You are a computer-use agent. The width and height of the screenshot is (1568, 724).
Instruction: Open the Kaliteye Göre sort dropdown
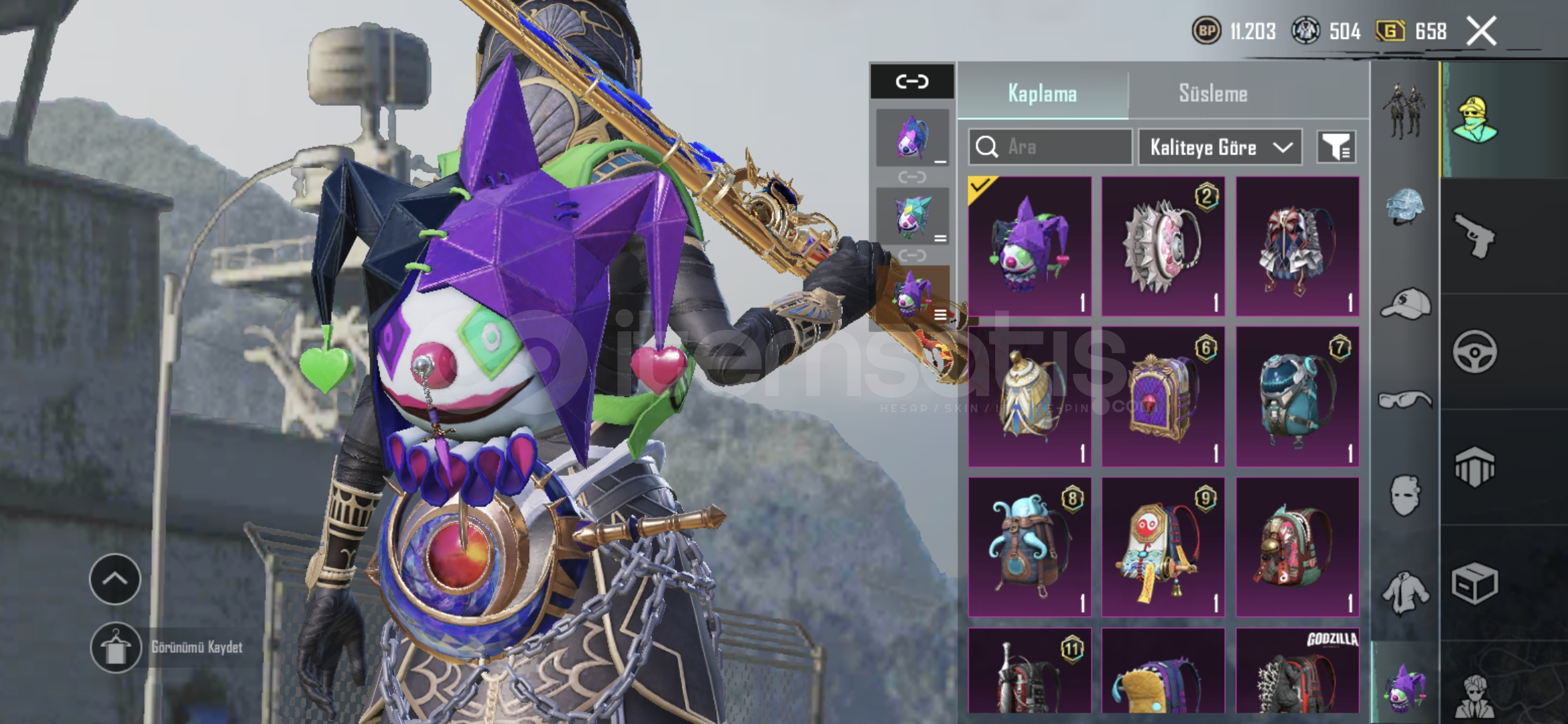click(x=1220, y=147)
